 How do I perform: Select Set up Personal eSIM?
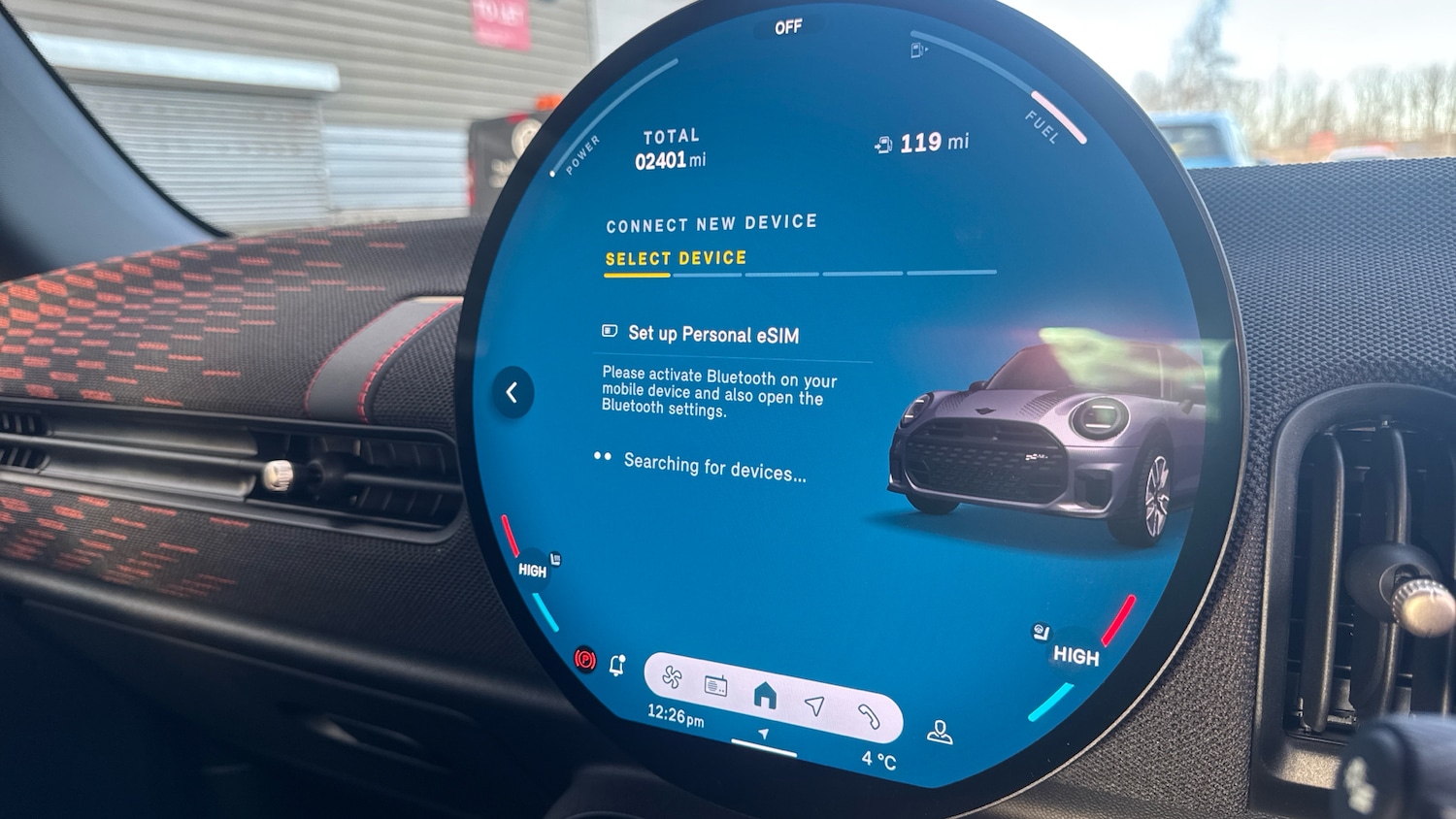click(x=712, y=335)
